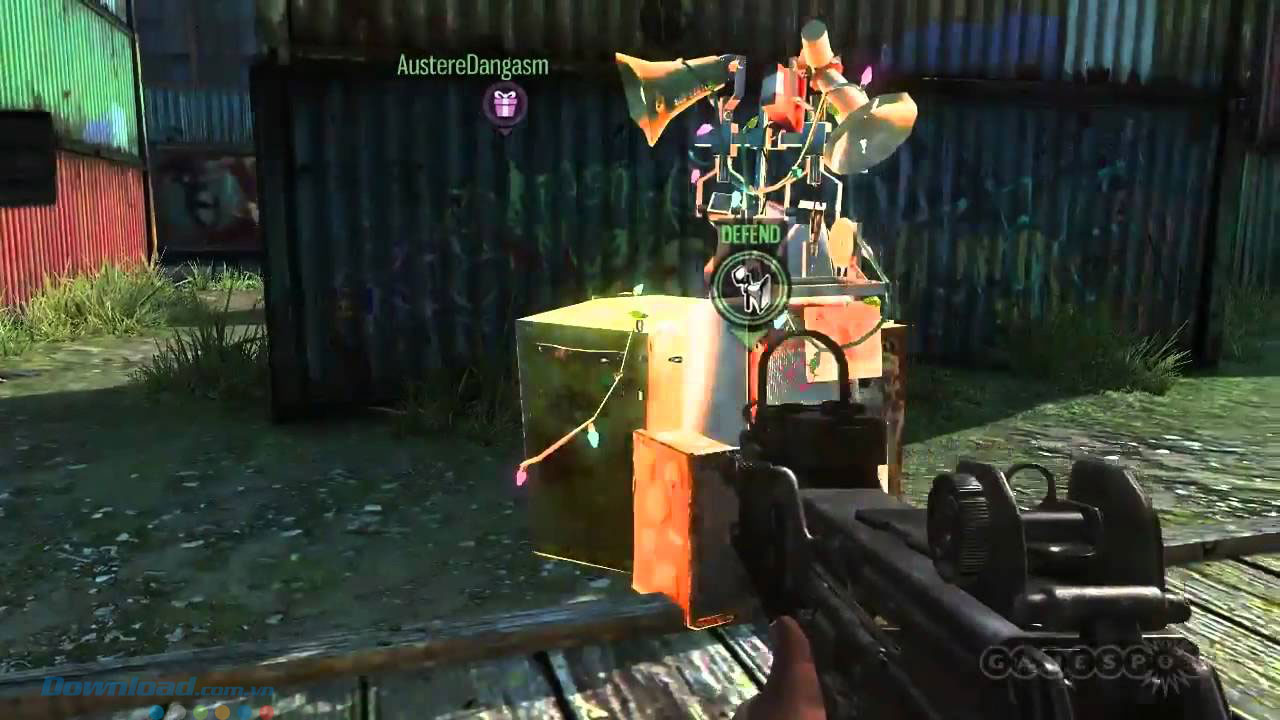
Task: Click the white dot icon in watermark row
Action: [177, 712]
